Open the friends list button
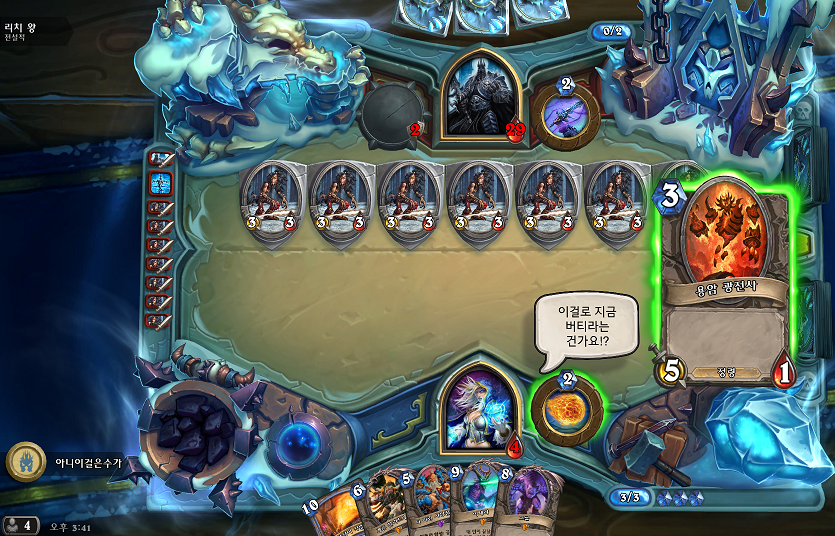835x536 pixels. [x=20, y=525]
